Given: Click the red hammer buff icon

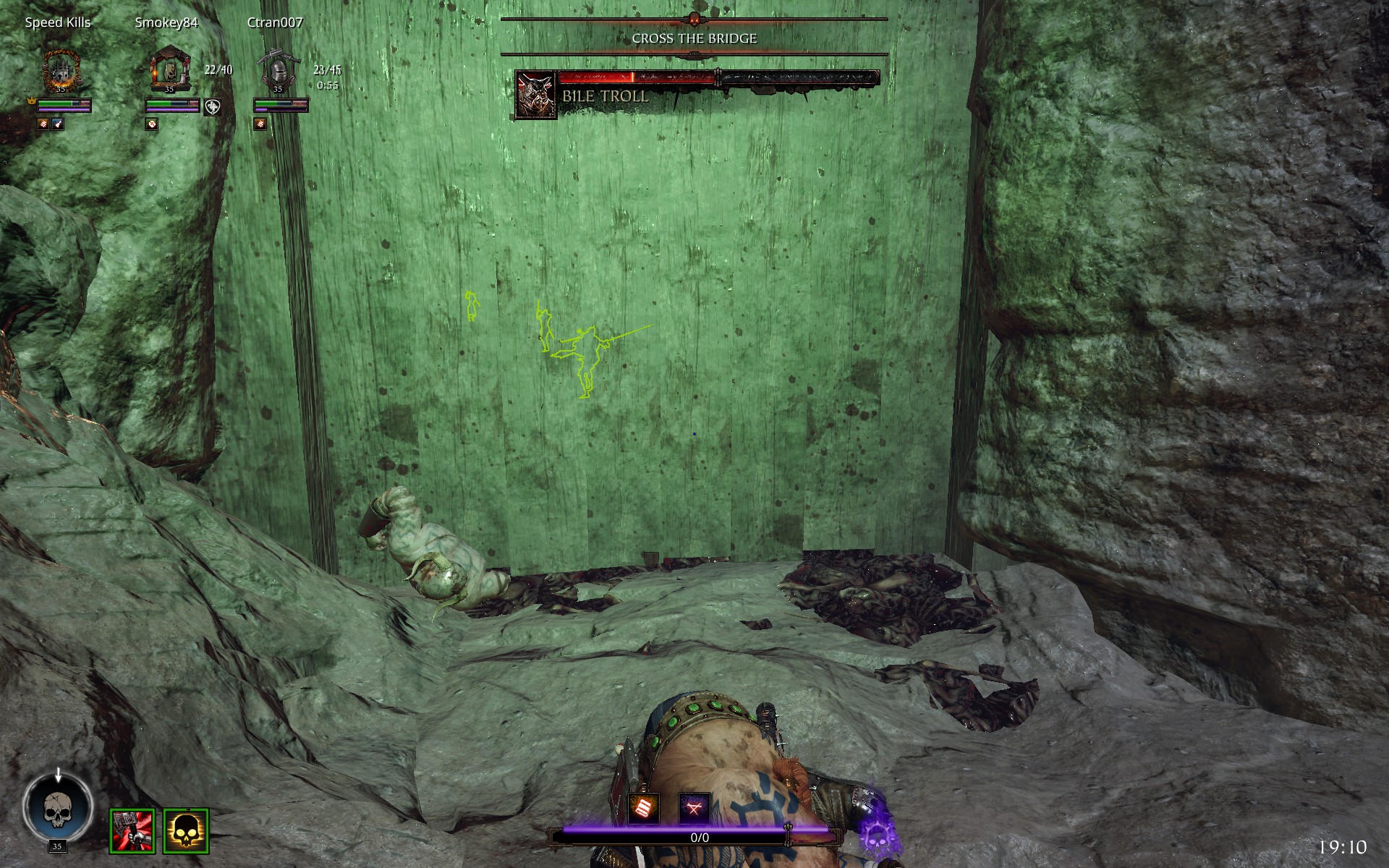Looking at the screenshot, I should tap(132, 830).
